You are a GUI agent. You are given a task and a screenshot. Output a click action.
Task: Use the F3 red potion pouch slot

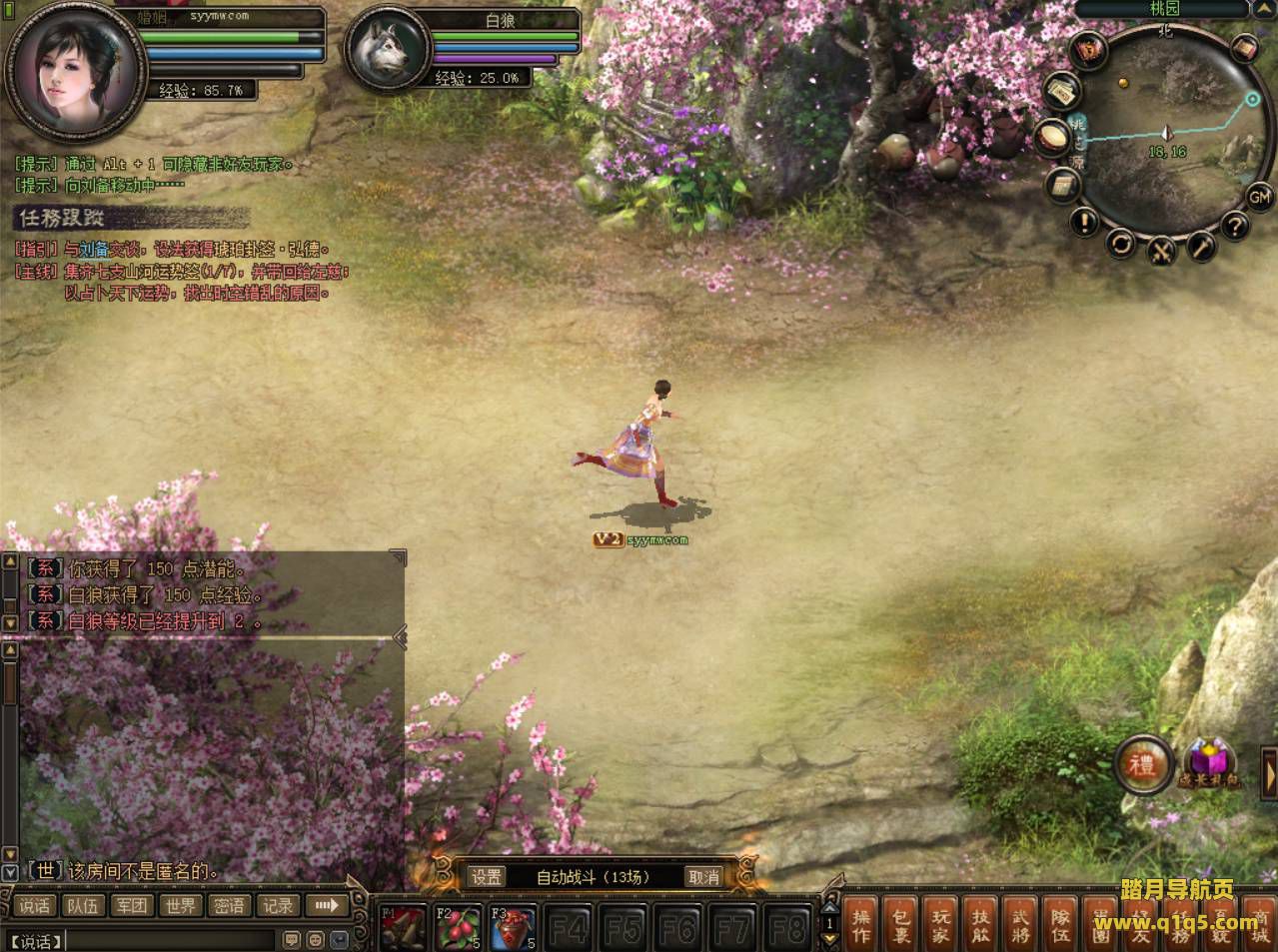pyautogui.click(x=514, y=928)
